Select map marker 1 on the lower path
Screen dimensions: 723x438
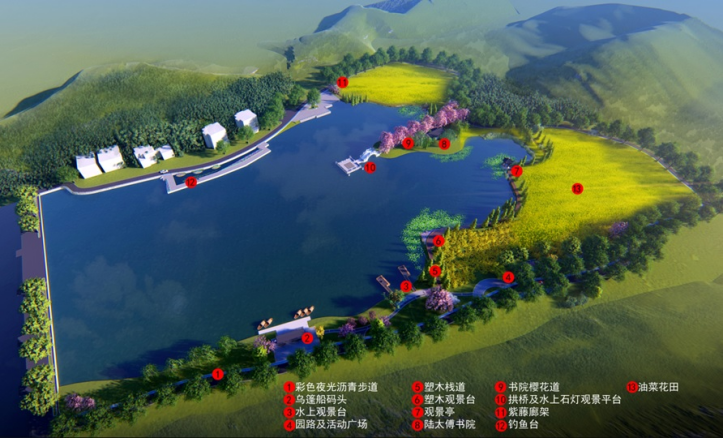218,374
